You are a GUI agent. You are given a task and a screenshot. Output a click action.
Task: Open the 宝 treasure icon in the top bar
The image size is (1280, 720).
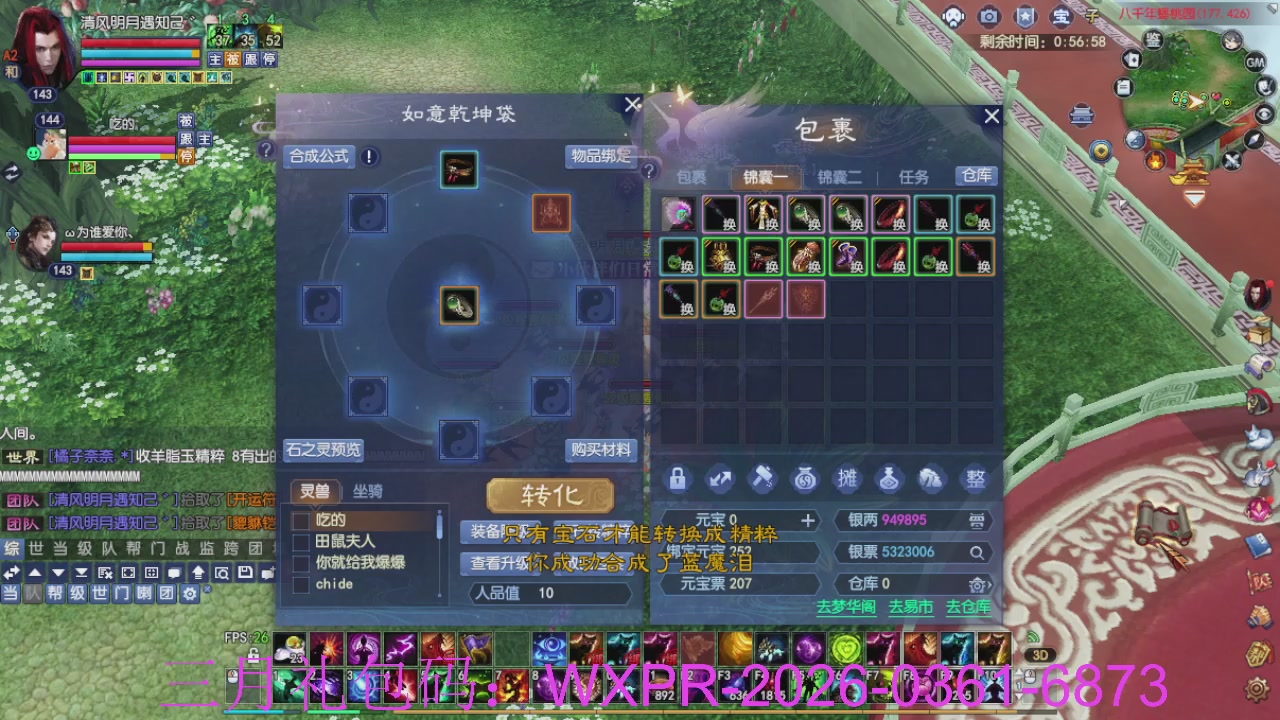(1060, 17)
